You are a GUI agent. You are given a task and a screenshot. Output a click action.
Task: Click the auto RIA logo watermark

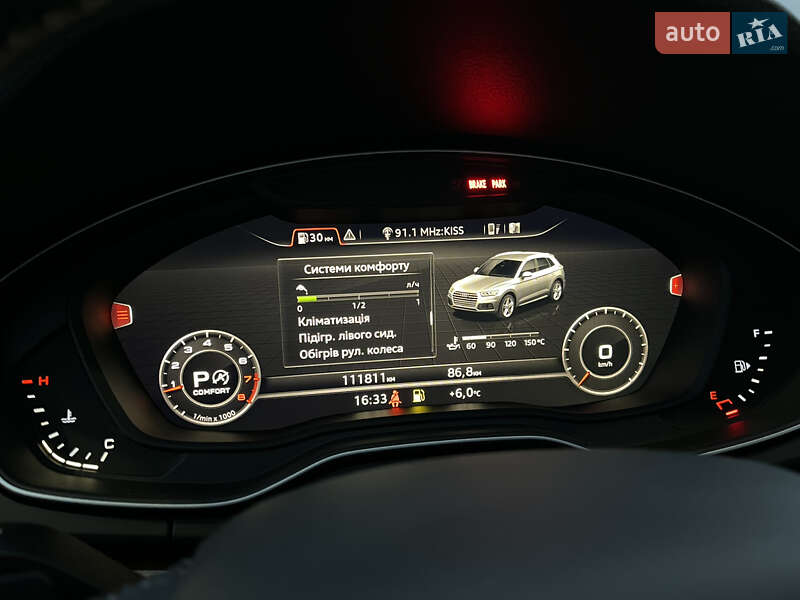(720, 33)
